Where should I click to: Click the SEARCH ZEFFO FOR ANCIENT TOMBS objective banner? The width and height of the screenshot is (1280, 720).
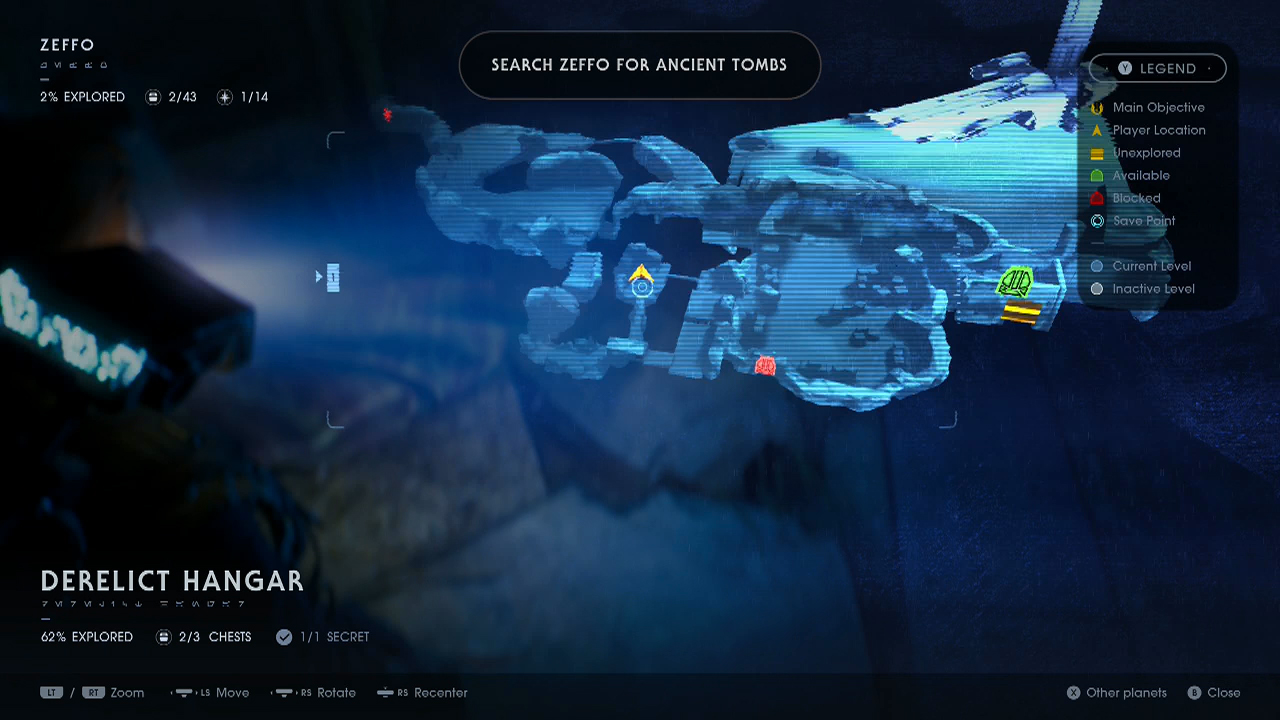pyautogui.click(x=639, y=64)
